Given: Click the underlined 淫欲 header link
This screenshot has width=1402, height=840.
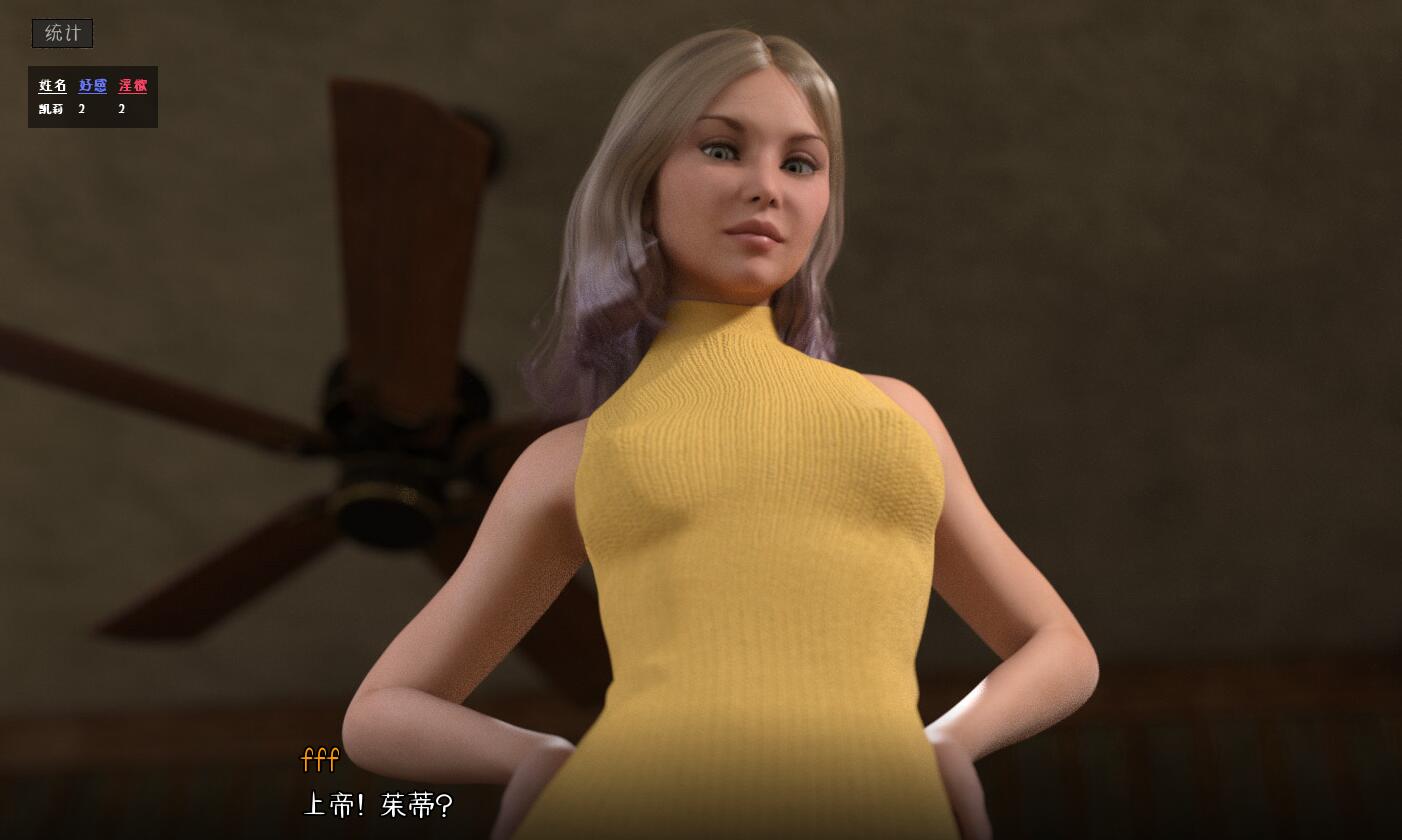Looking at the screenshot, I should (134, 86).
